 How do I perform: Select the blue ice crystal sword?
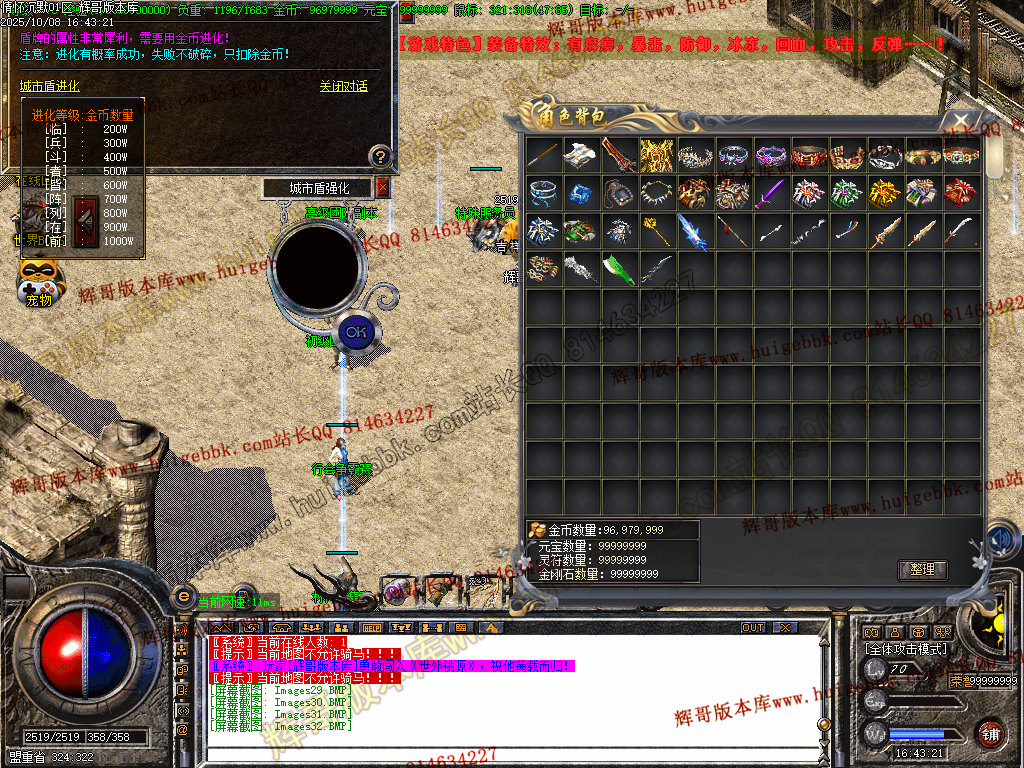pos(695,231)
